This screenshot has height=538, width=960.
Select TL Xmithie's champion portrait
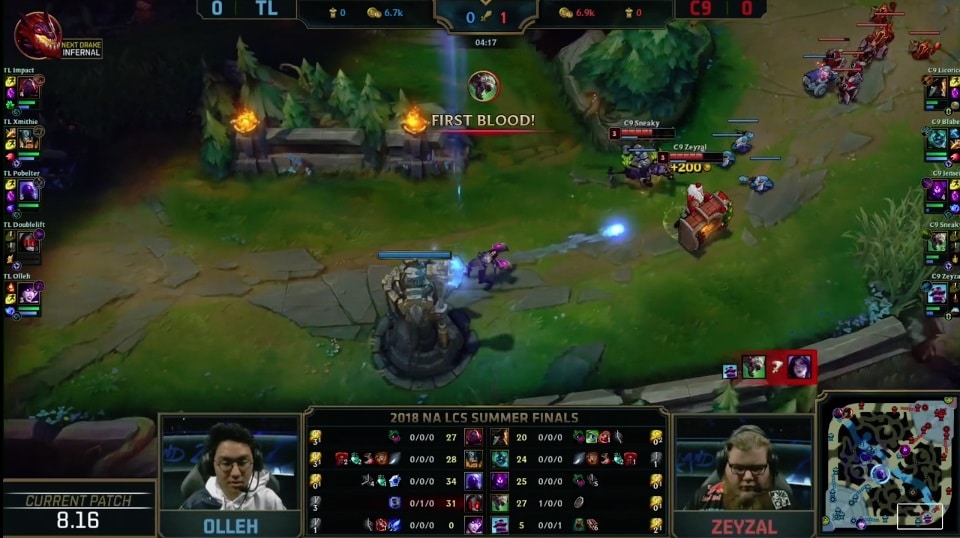[29, 139]
